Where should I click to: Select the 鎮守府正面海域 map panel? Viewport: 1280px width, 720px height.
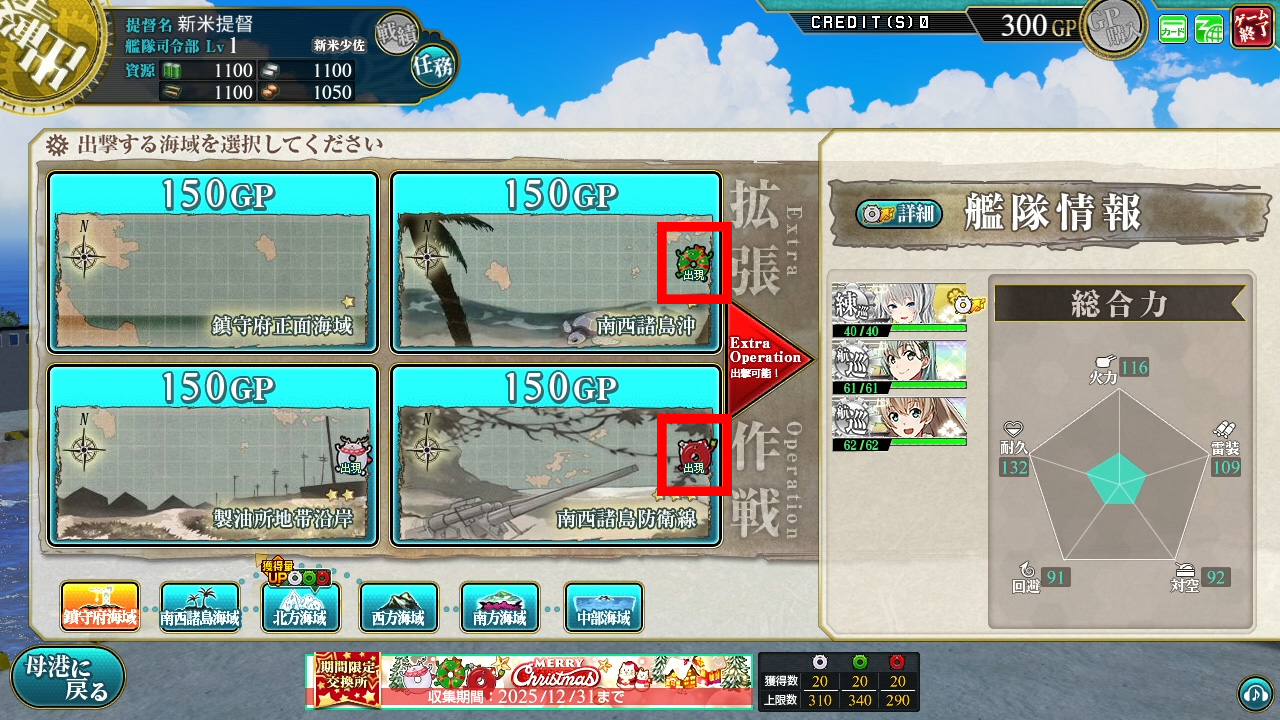point(213,260)
